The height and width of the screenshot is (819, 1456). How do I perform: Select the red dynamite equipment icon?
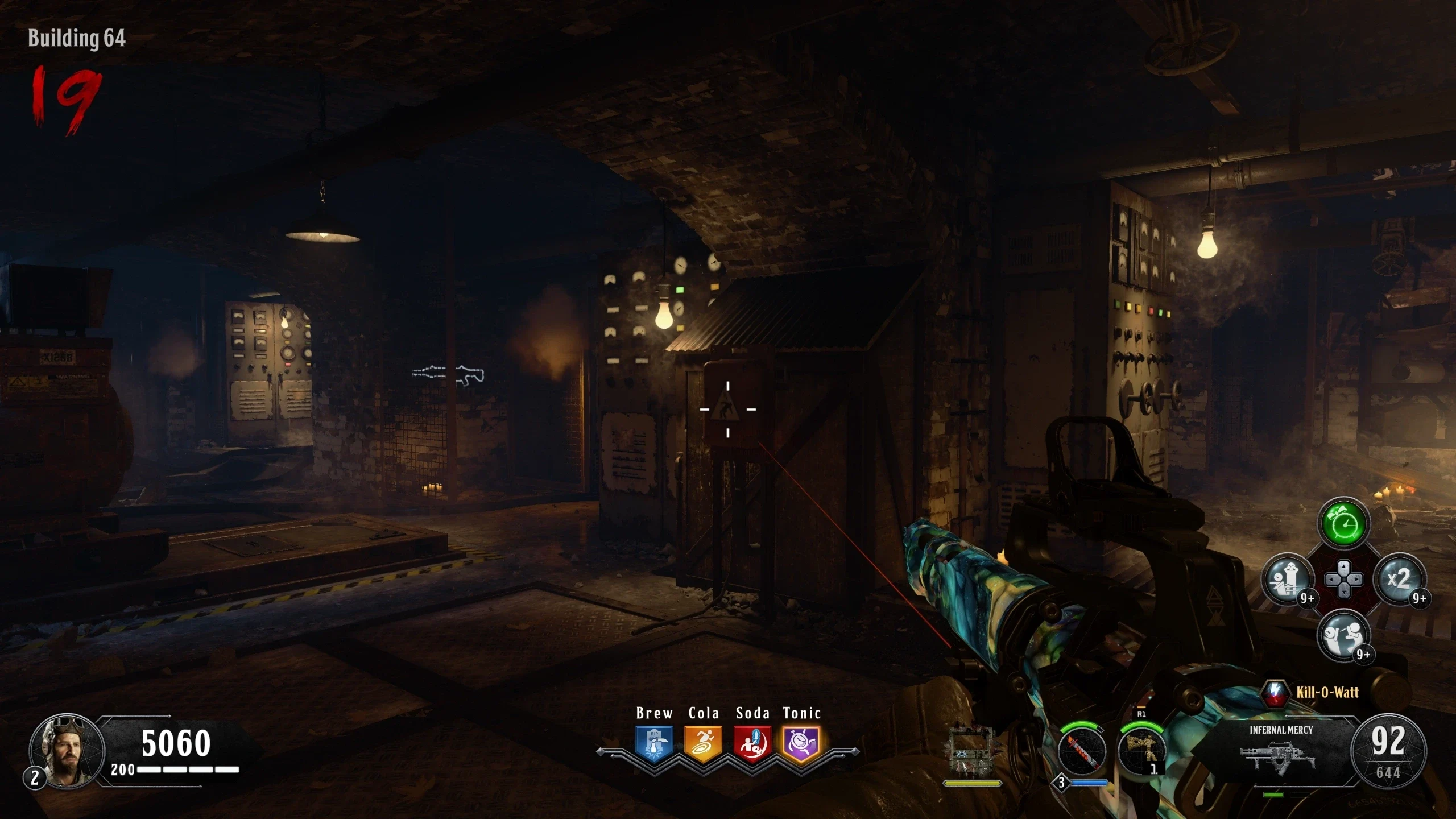pos(1082,752)
